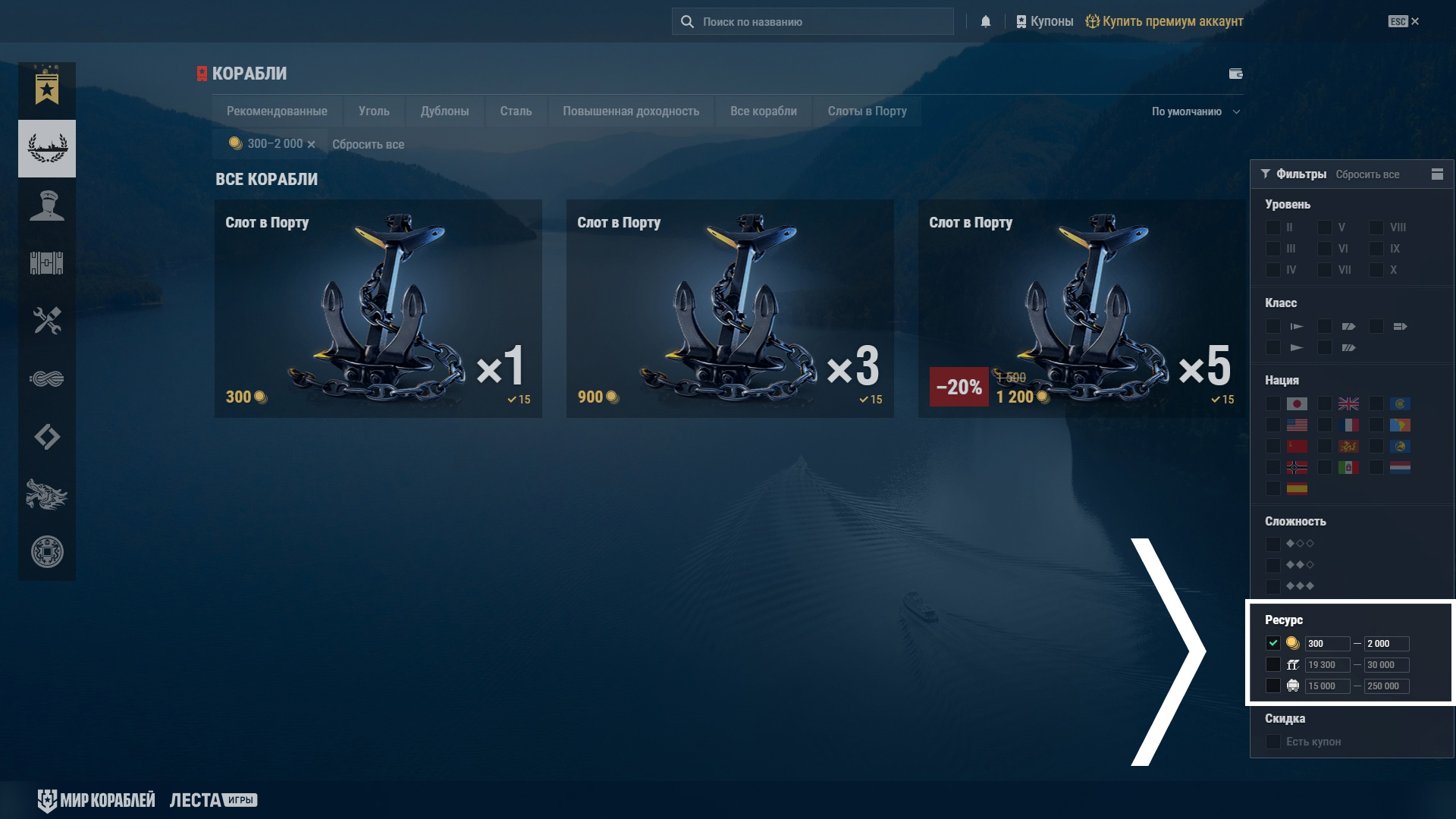Viewport: 1456px width, 819px height.
Task: Toggle the doubloons resource filter checkbox
Action: 1273,643
